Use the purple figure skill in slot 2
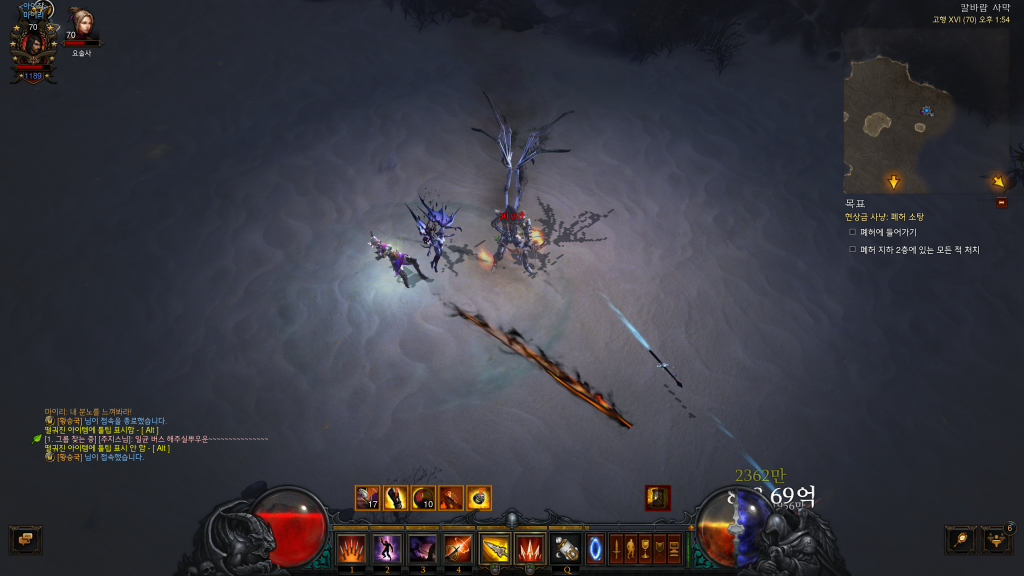This screenshot has height=576, width=1024. coord(387,548)
